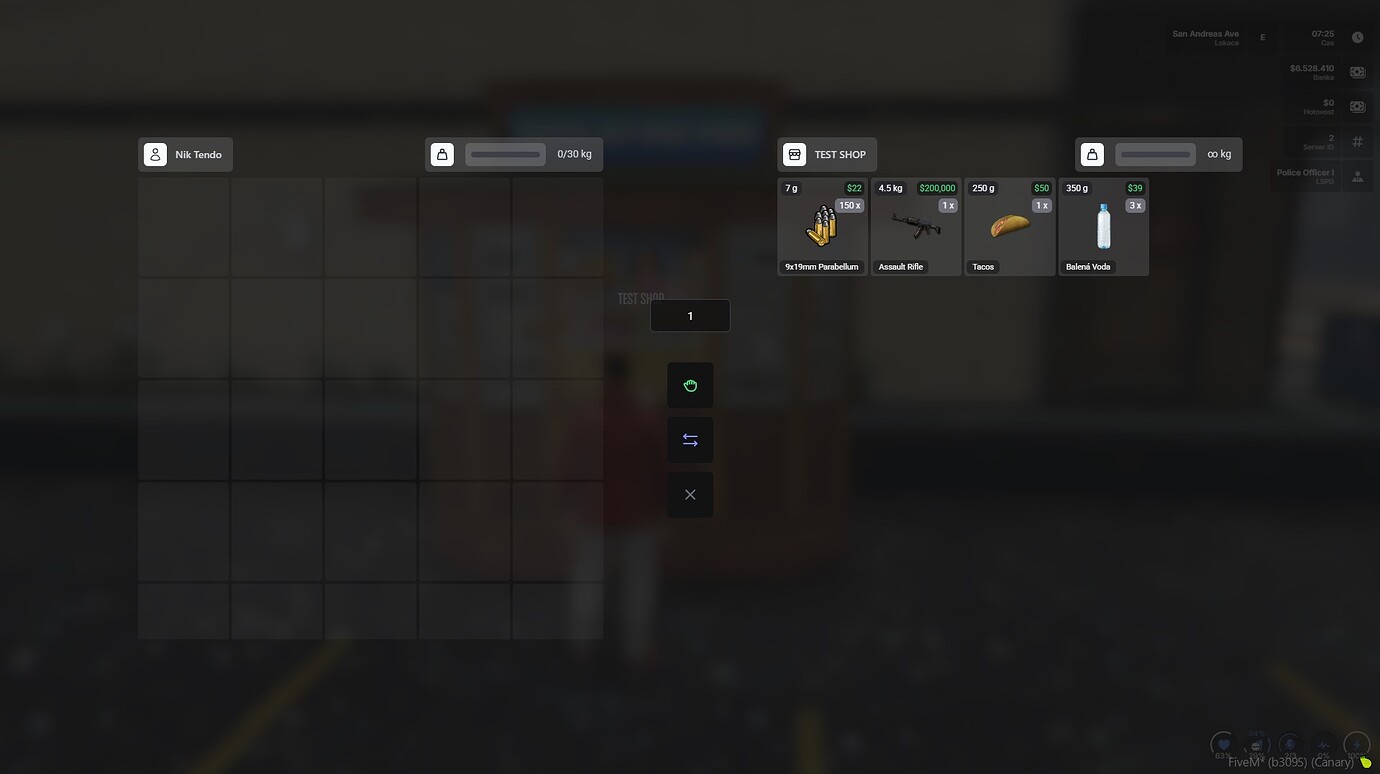Click the Balená Voda water bottle item
This screenshot has height=774, width=1380.
(x=1103, y=226)
